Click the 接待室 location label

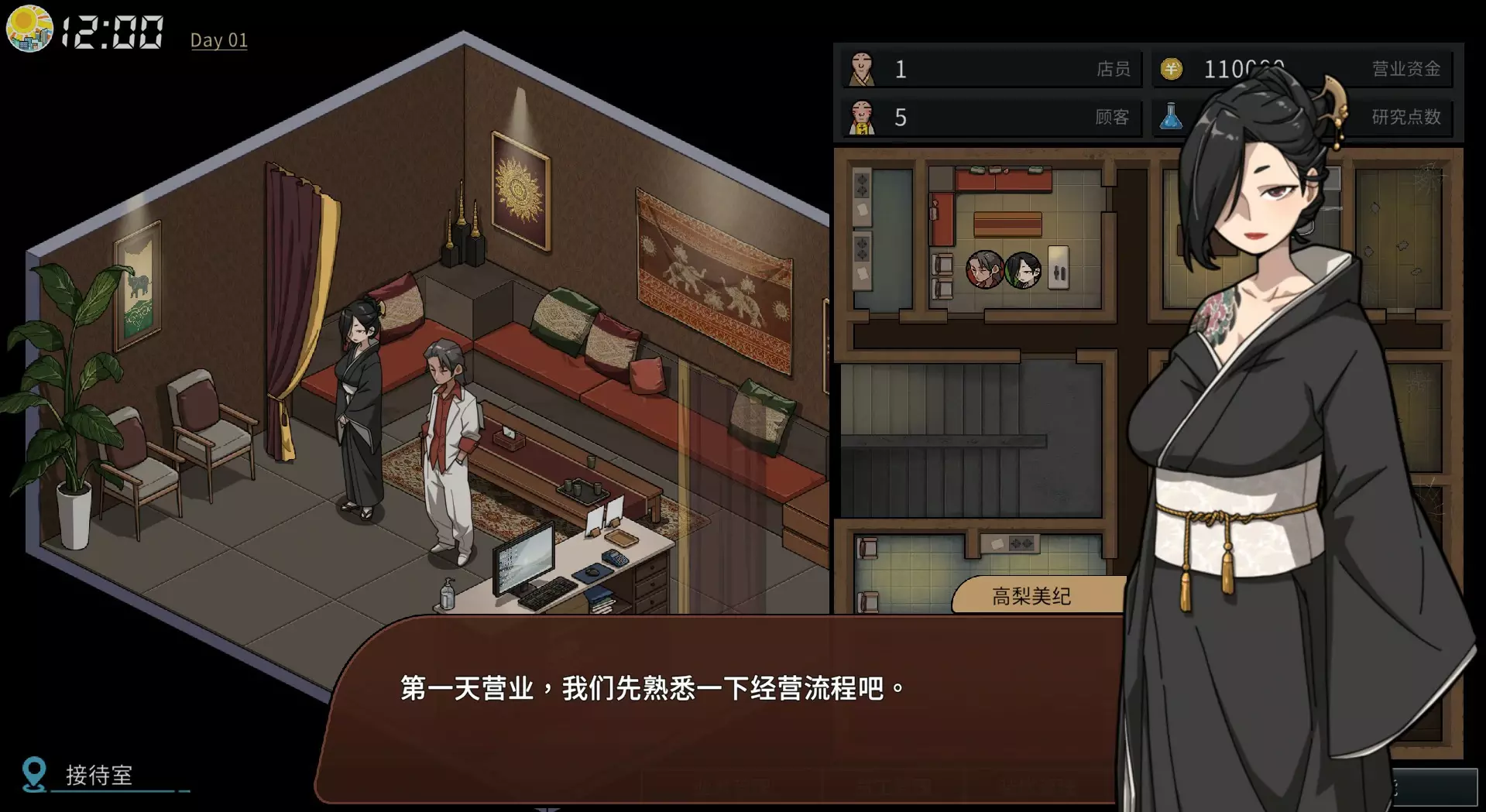99,775
